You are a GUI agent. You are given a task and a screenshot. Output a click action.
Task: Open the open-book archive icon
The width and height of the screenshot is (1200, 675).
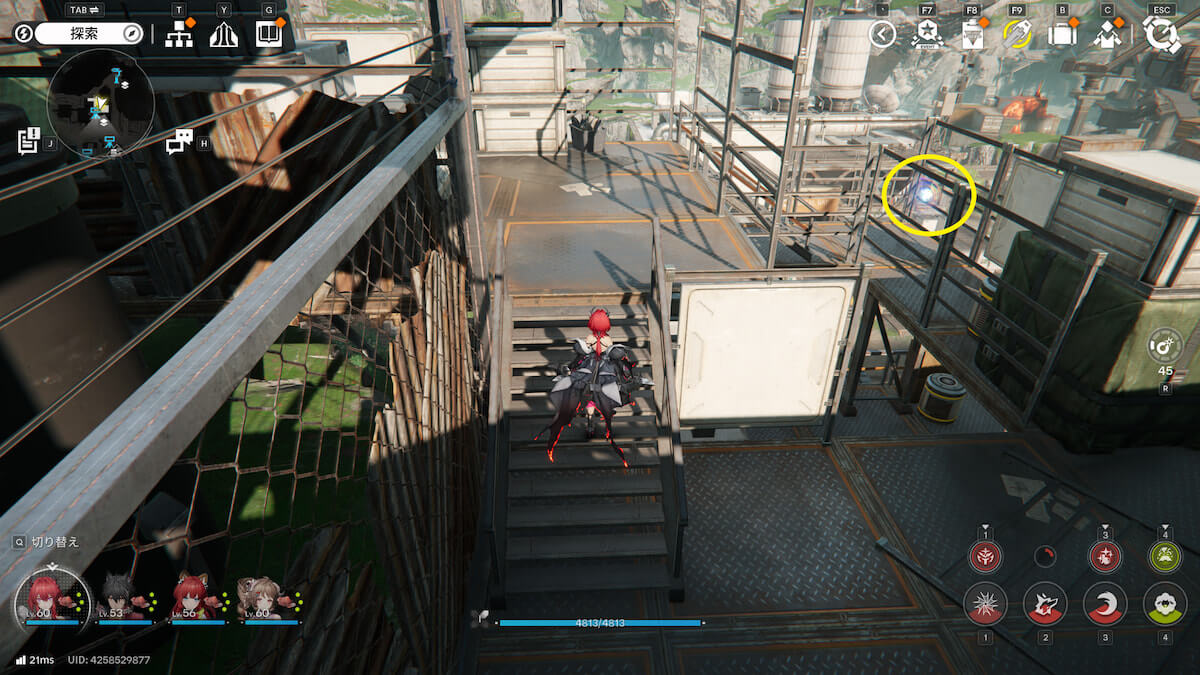coord(268,35)
